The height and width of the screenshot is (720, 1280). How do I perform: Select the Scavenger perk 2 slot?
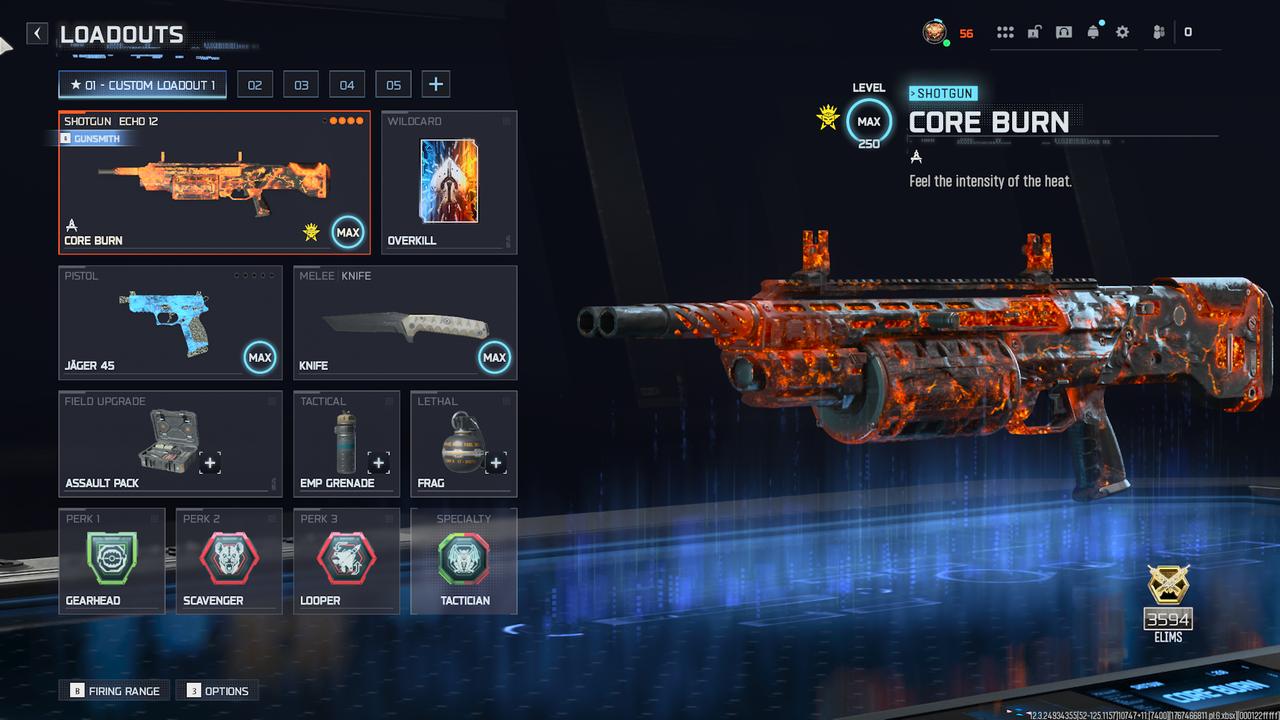(229, 560)
